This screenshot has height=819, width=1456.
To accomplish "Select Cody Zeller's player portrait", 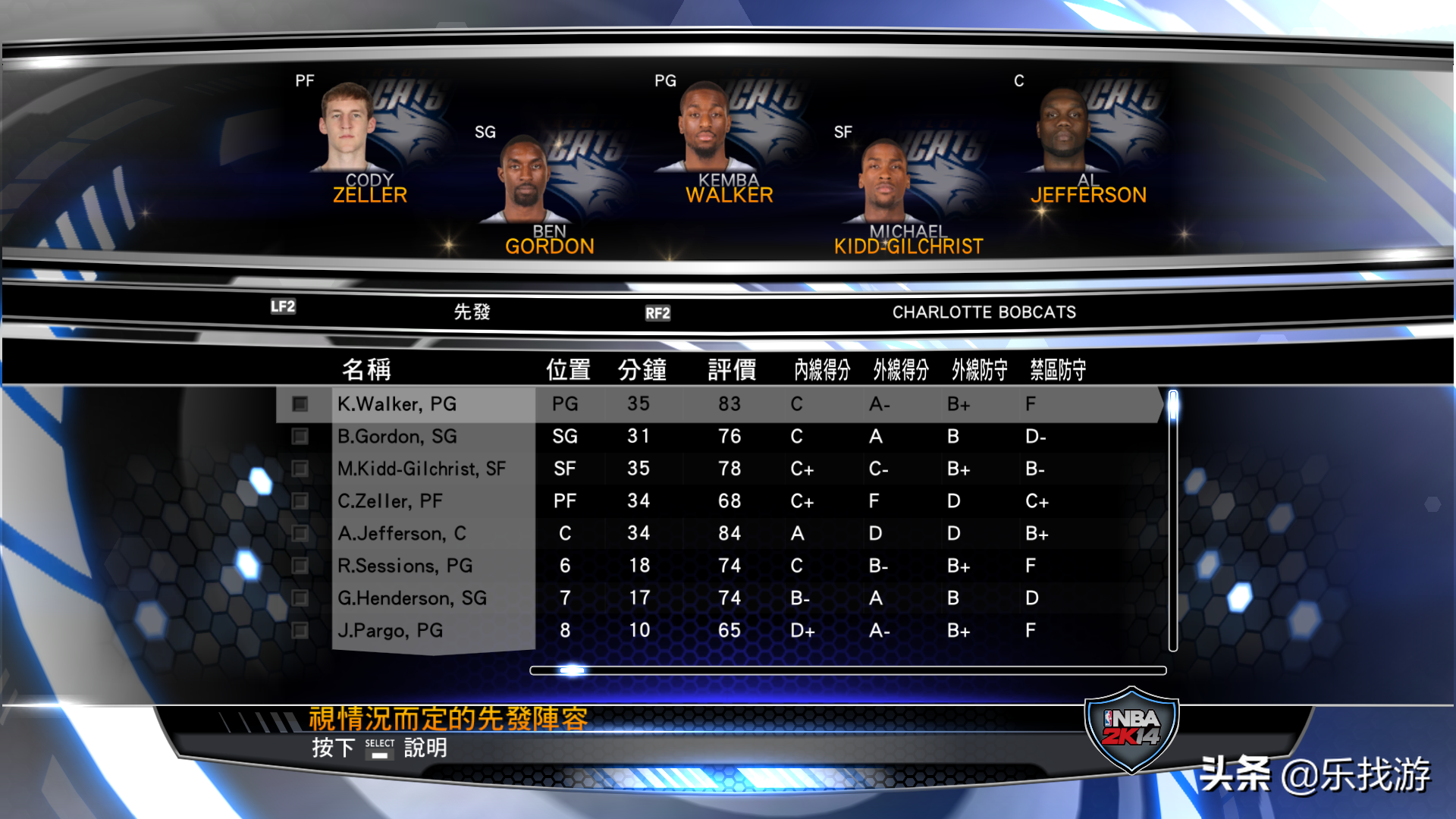I will [349, 125].
